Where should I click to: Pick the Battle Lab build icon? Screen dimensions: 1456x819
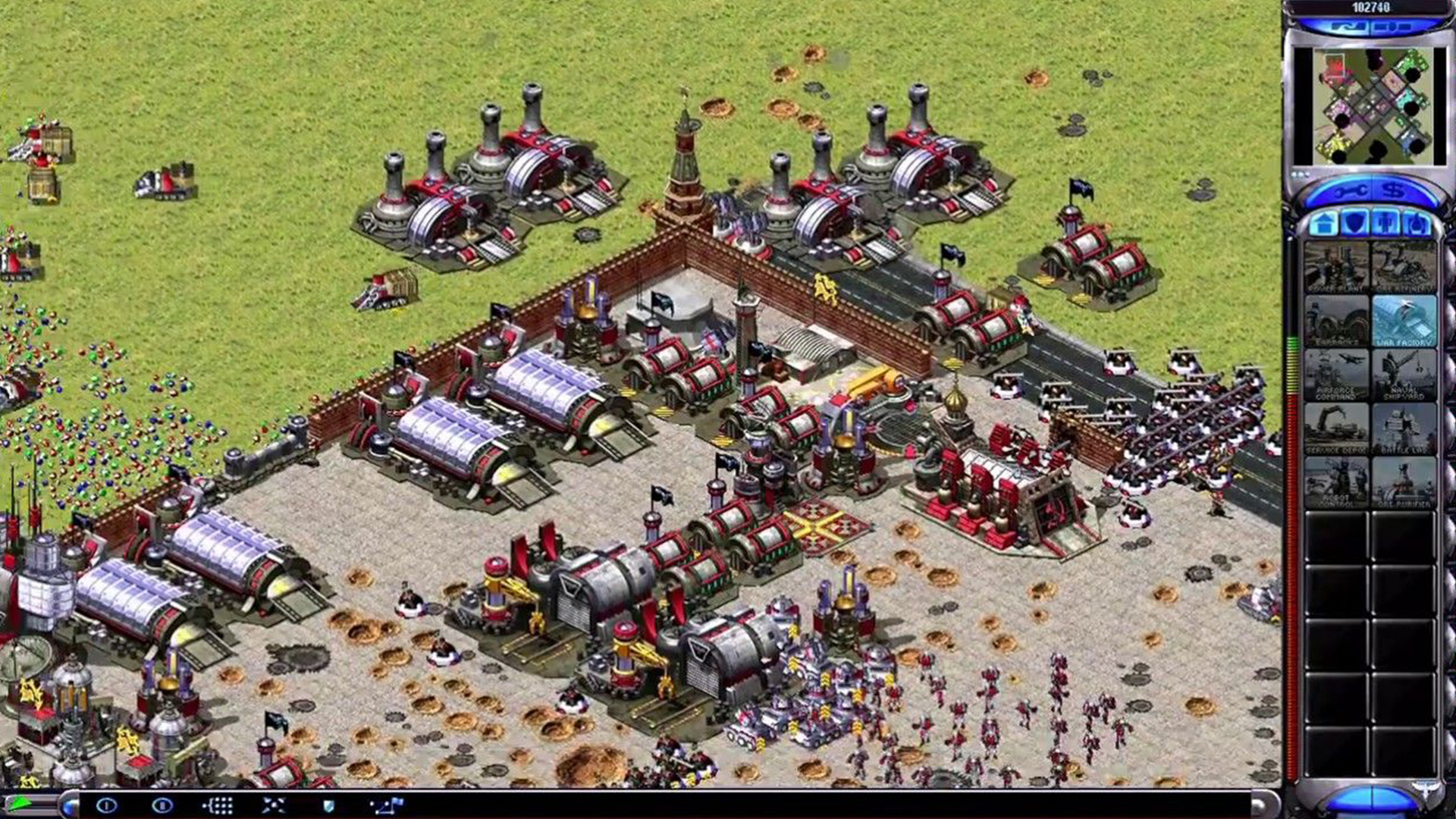pyautogui.click(x=1404, y=425)
